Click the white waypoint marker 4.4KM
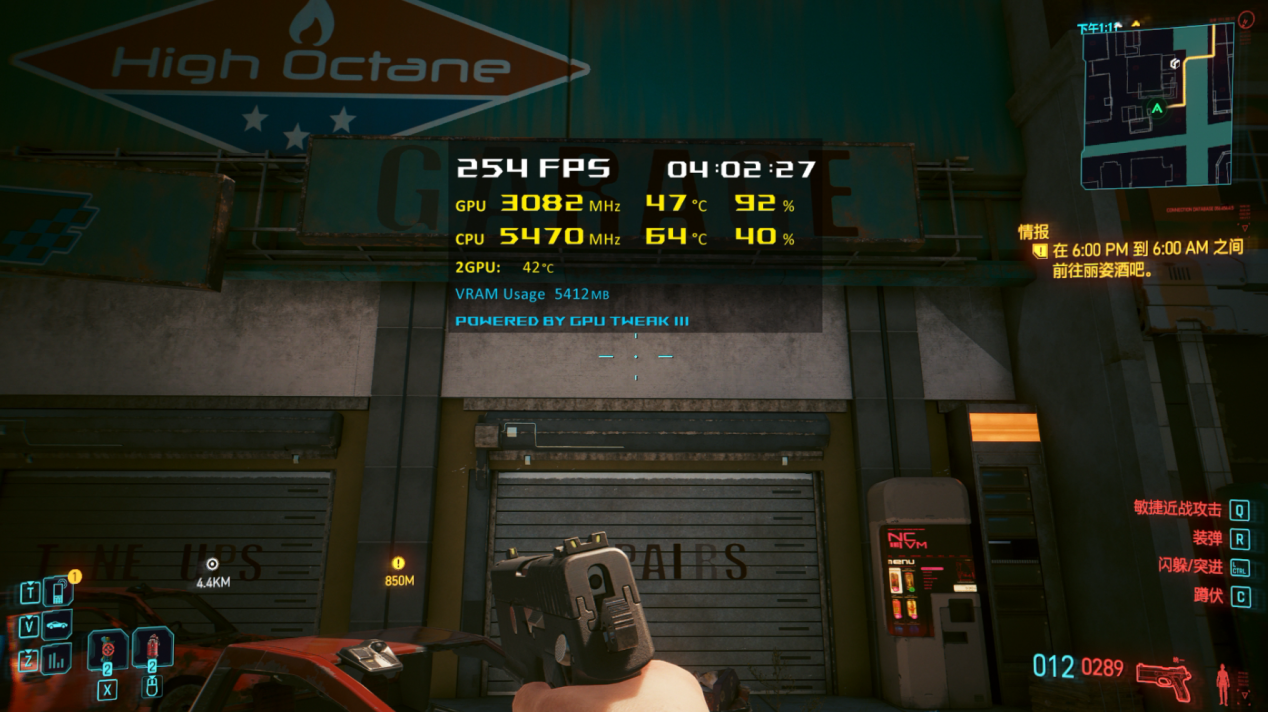1268x712 pixels. point(212,564)
